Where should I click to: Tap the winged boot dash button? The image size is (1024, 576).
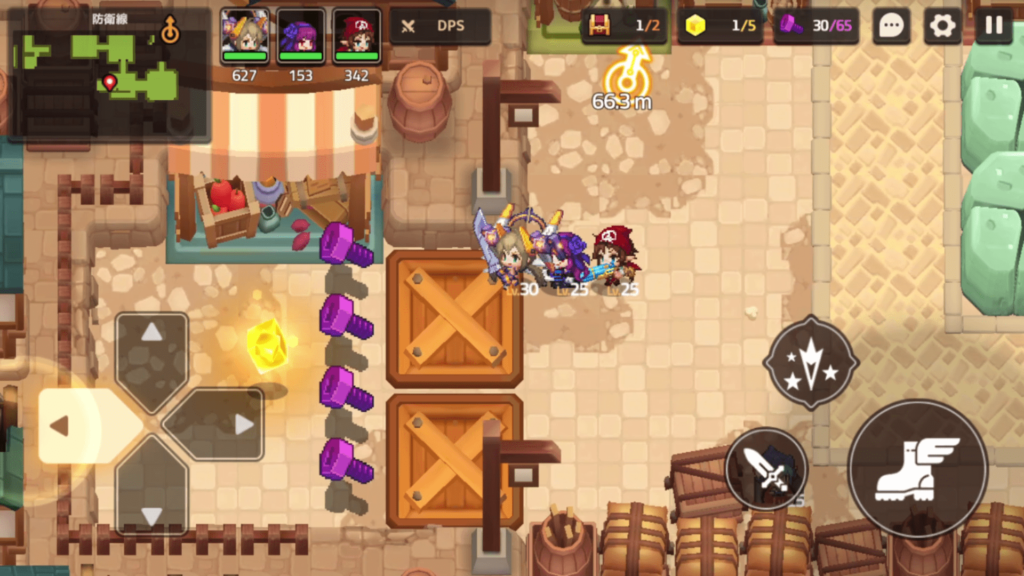tap(917, 469)
